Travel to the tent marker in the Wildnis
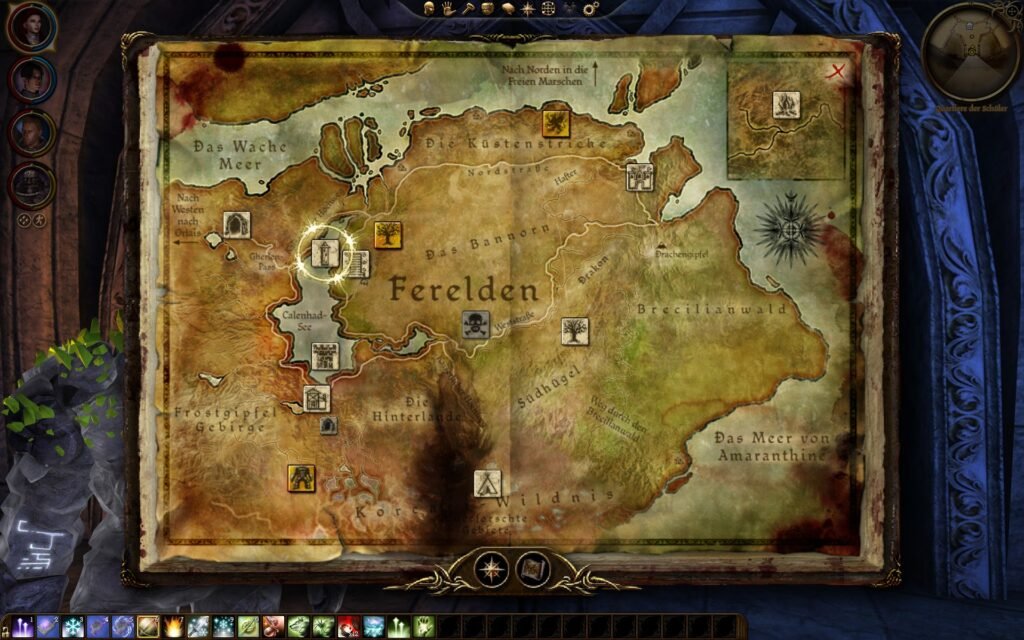The height and width of the screenshot is (640, 1024). (487, 483)
